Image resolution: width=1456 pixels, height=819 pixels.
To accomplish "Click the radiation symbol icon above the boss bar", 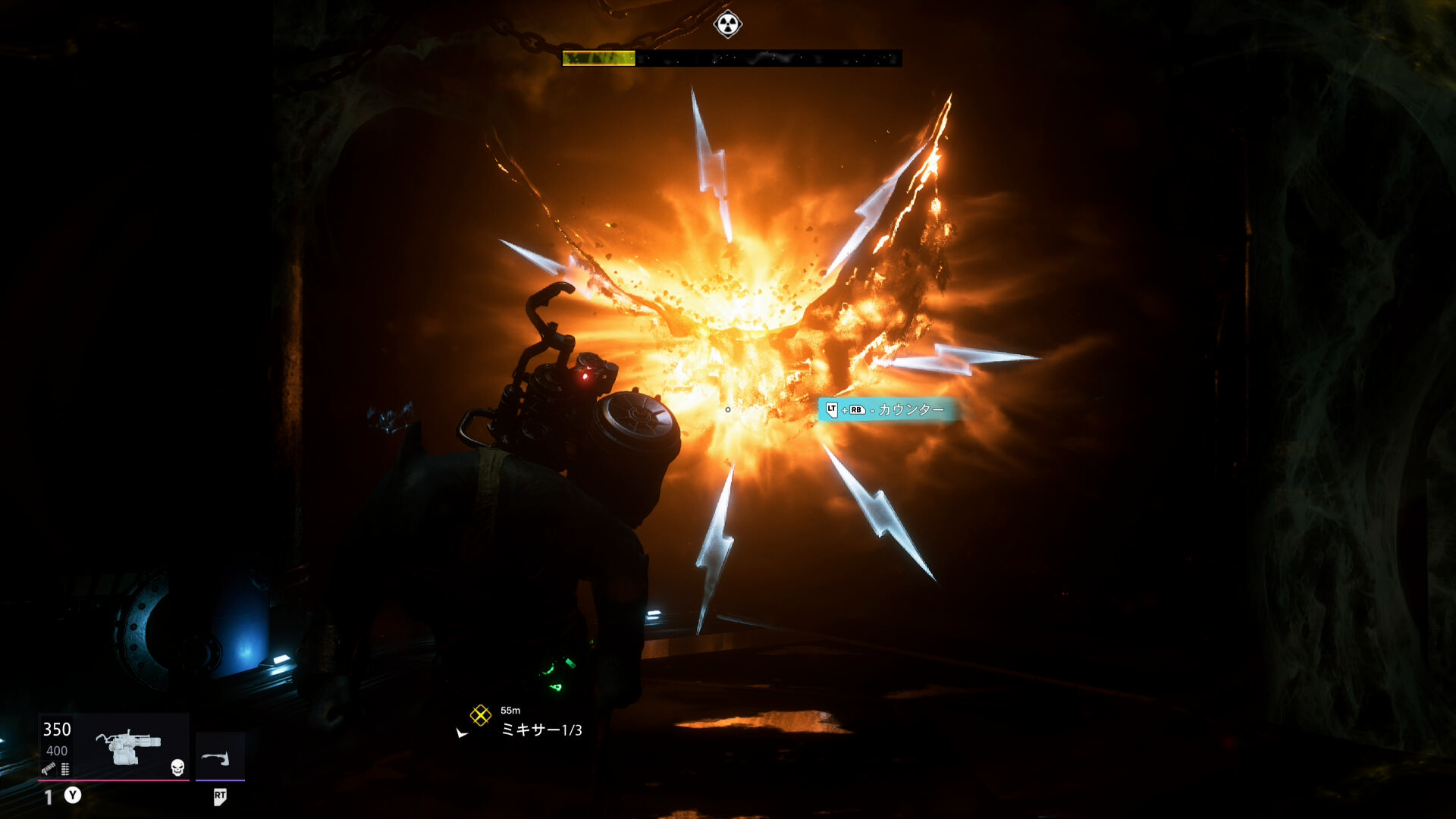I will coord(727,24).
